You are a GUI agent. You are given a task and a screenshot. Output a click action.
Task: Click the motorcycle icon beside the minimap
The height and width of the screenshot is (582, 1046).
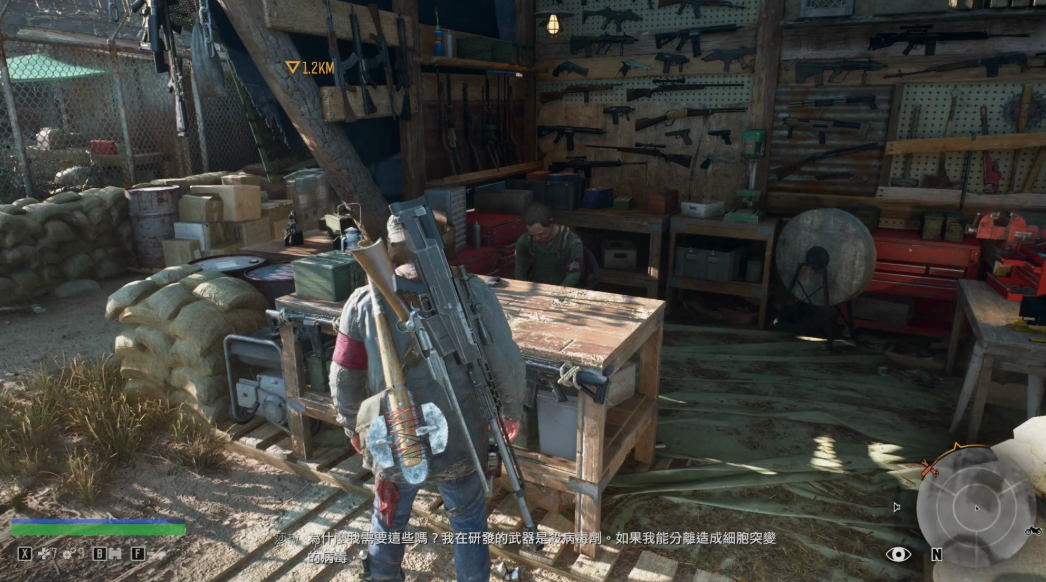click(x=1033, y=530)
